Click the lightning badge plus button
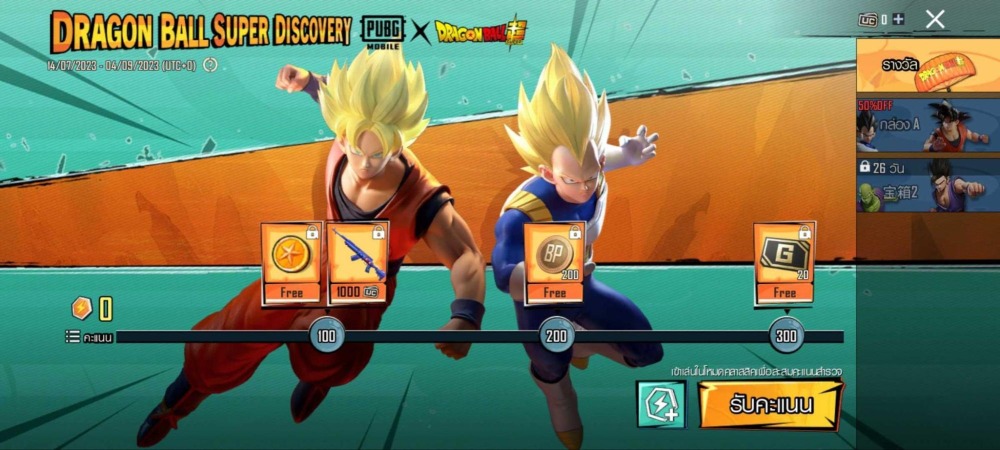This screenshot has width=1000, height=450. tap(661, 405)
